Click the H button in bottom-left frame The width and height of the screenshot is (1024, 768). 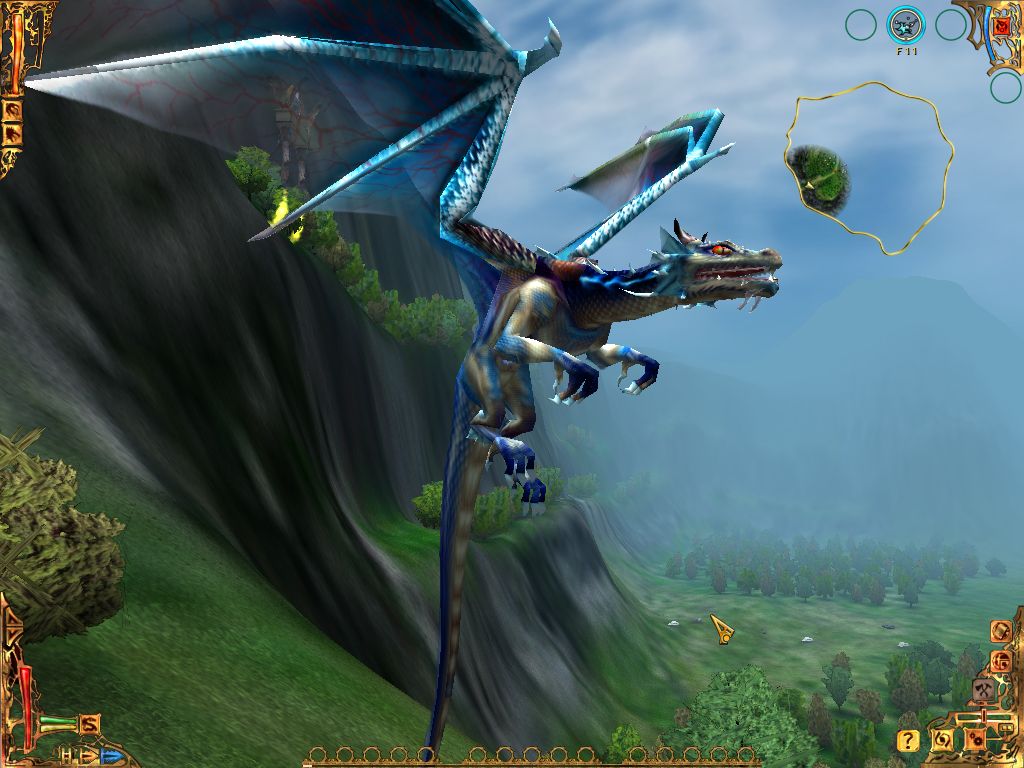[x=67, y=754]
